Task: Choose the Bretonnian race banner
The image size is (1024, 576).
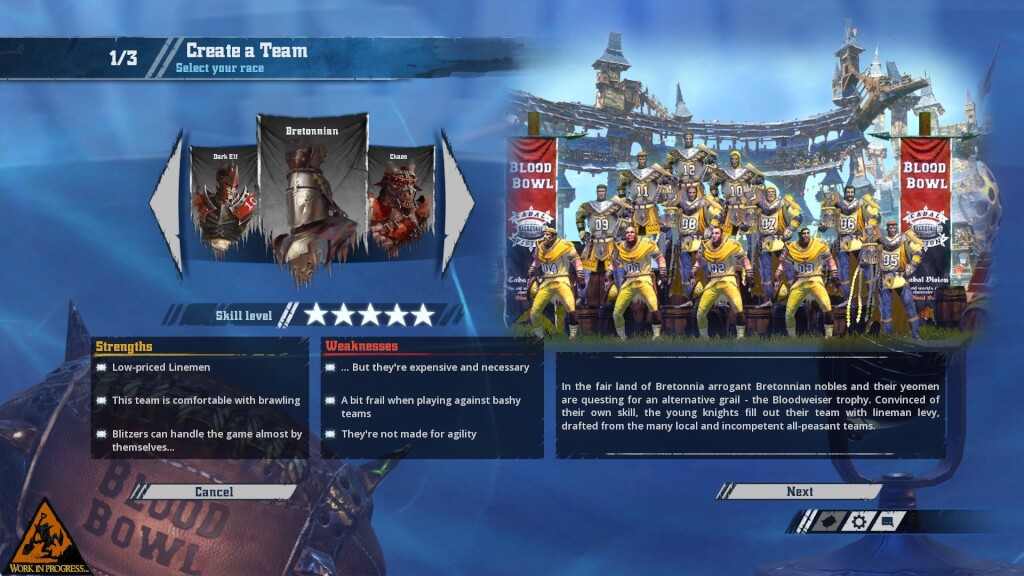Action: pyautogui.click(x=312, y=195)
